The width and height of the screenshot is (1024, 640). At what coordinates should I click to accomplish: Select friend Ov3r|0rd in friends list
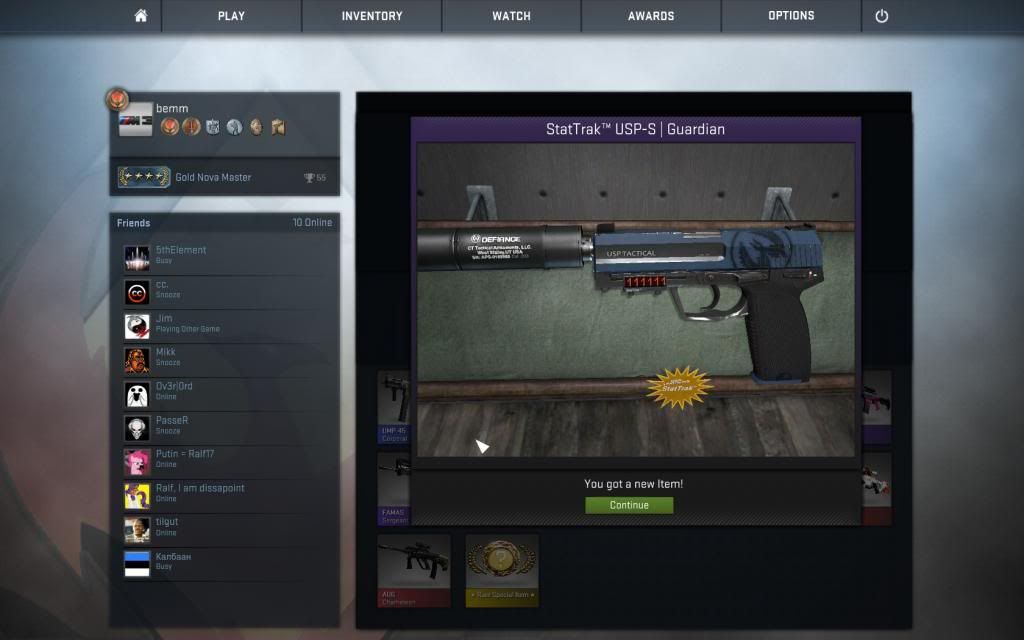pos(173,391)
